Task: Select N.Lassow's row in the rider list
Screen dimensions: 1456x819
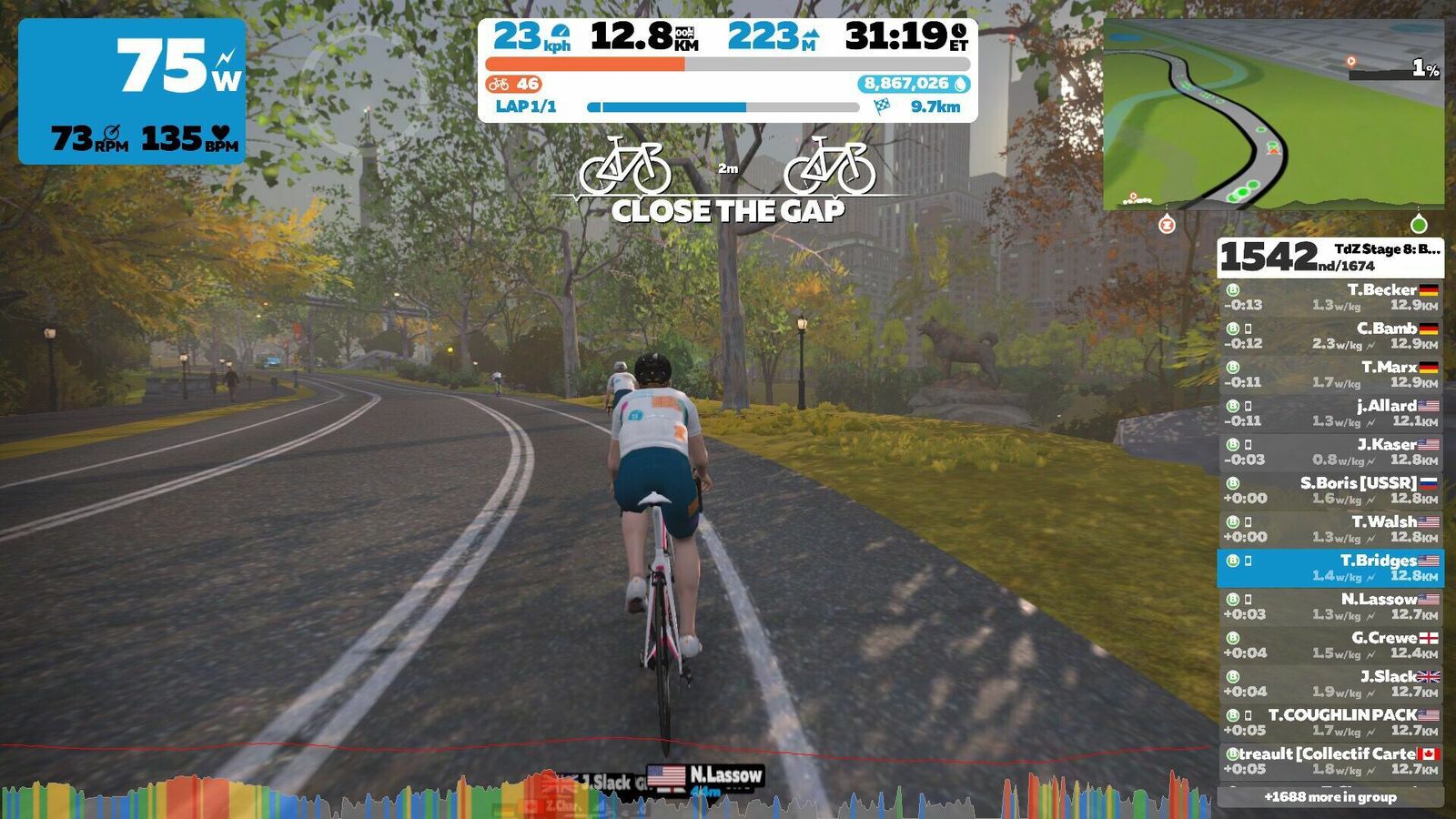Action: point(1330,607)
